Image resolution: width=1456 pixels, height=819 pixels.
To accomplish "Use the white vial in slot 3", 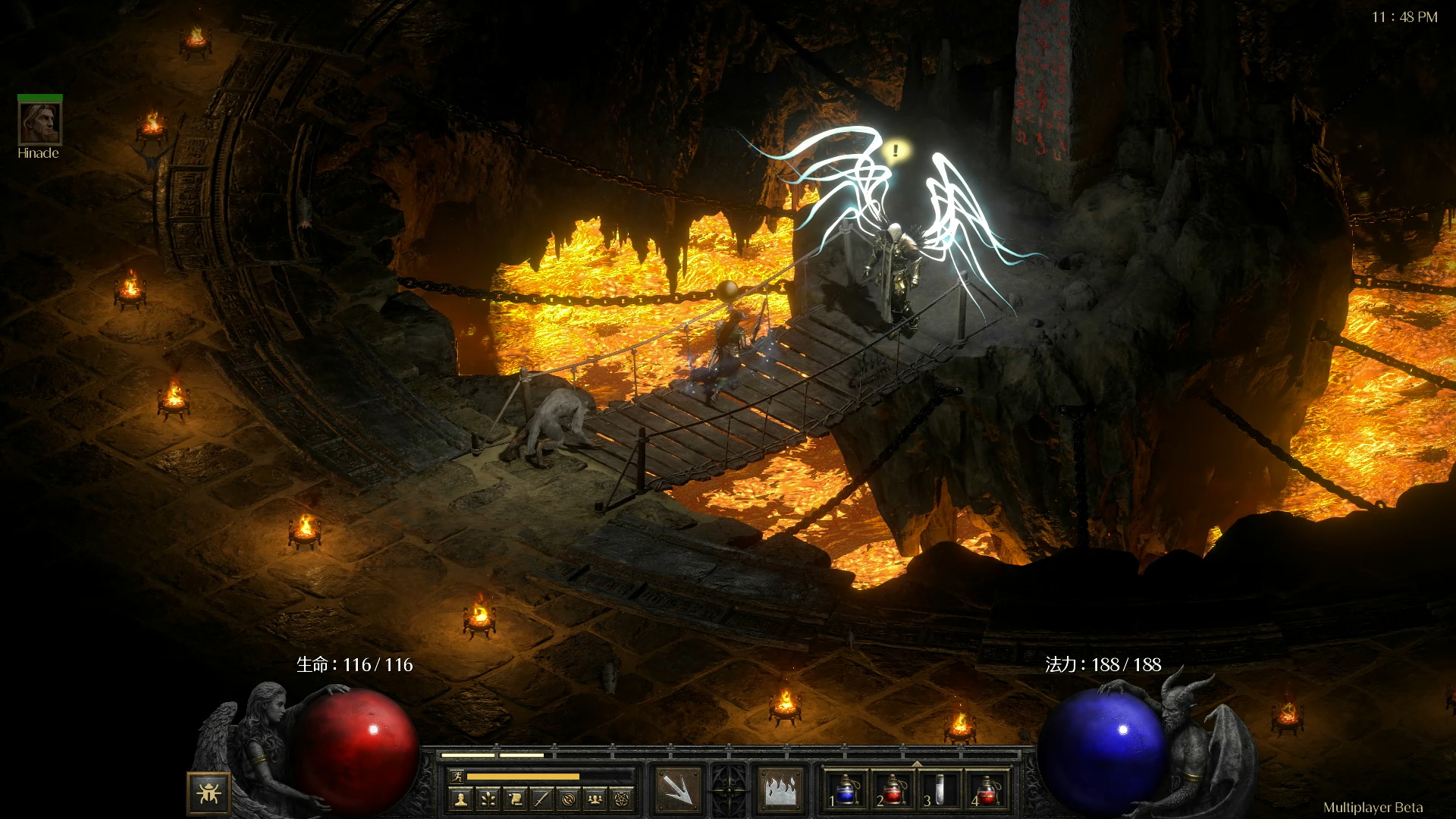I will pyautogui.click(x=940, y=790).
